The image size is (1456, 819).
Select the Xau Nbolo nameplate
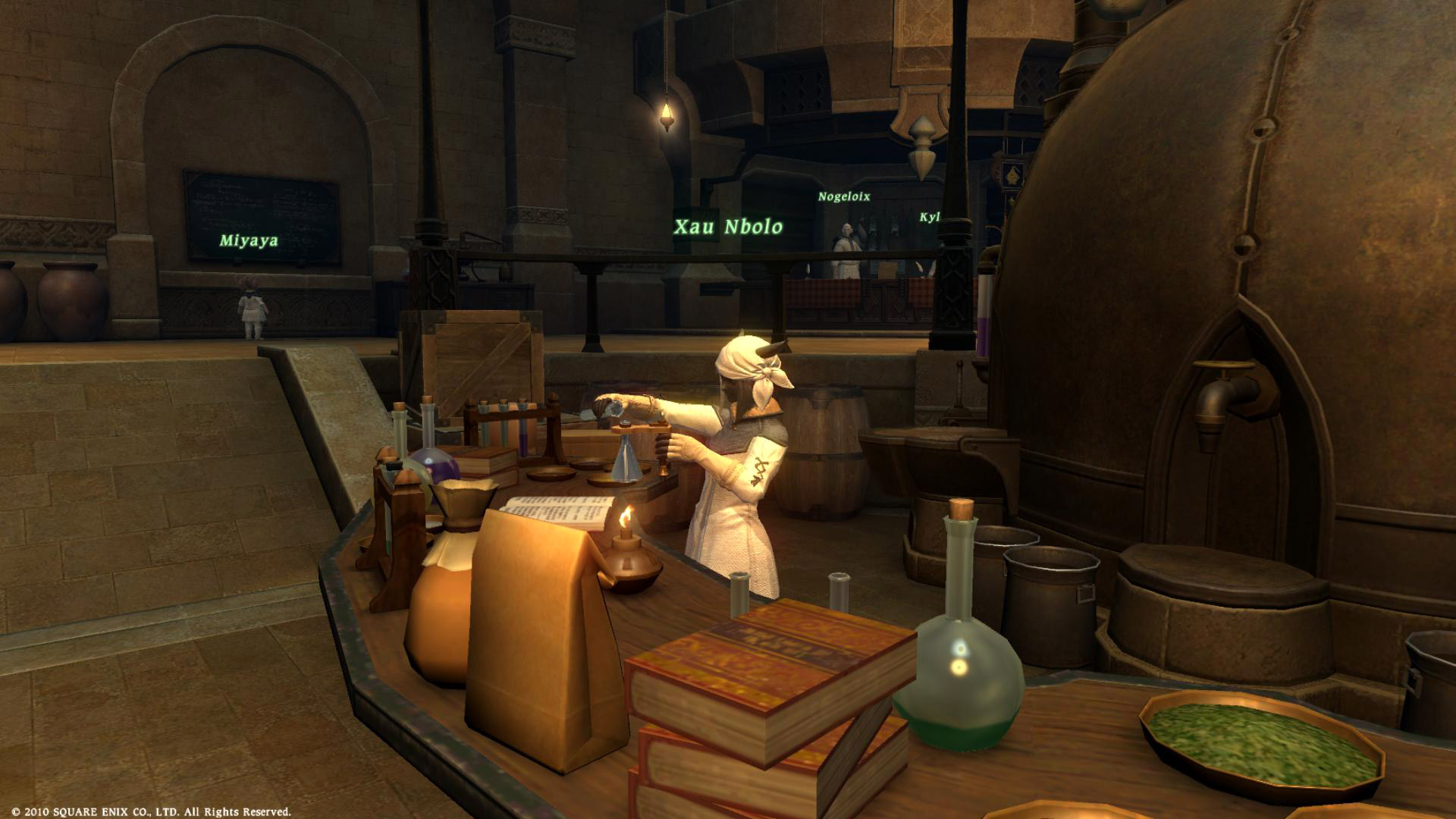(728, 227)
